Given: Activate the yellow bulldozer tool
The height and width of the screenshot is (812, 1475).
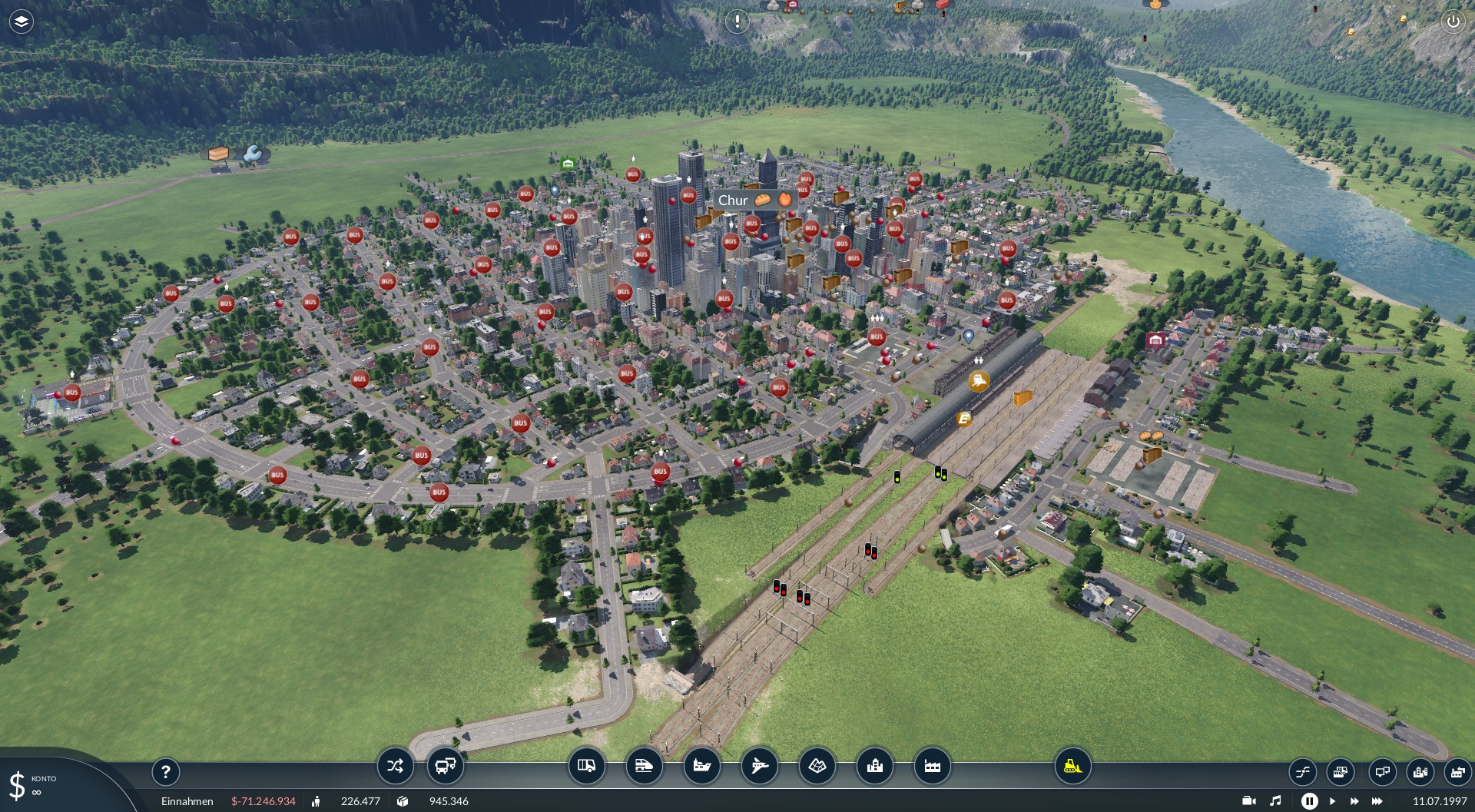Looking at the screenshot, I should pyautogui.click(x=1072, y=766).
